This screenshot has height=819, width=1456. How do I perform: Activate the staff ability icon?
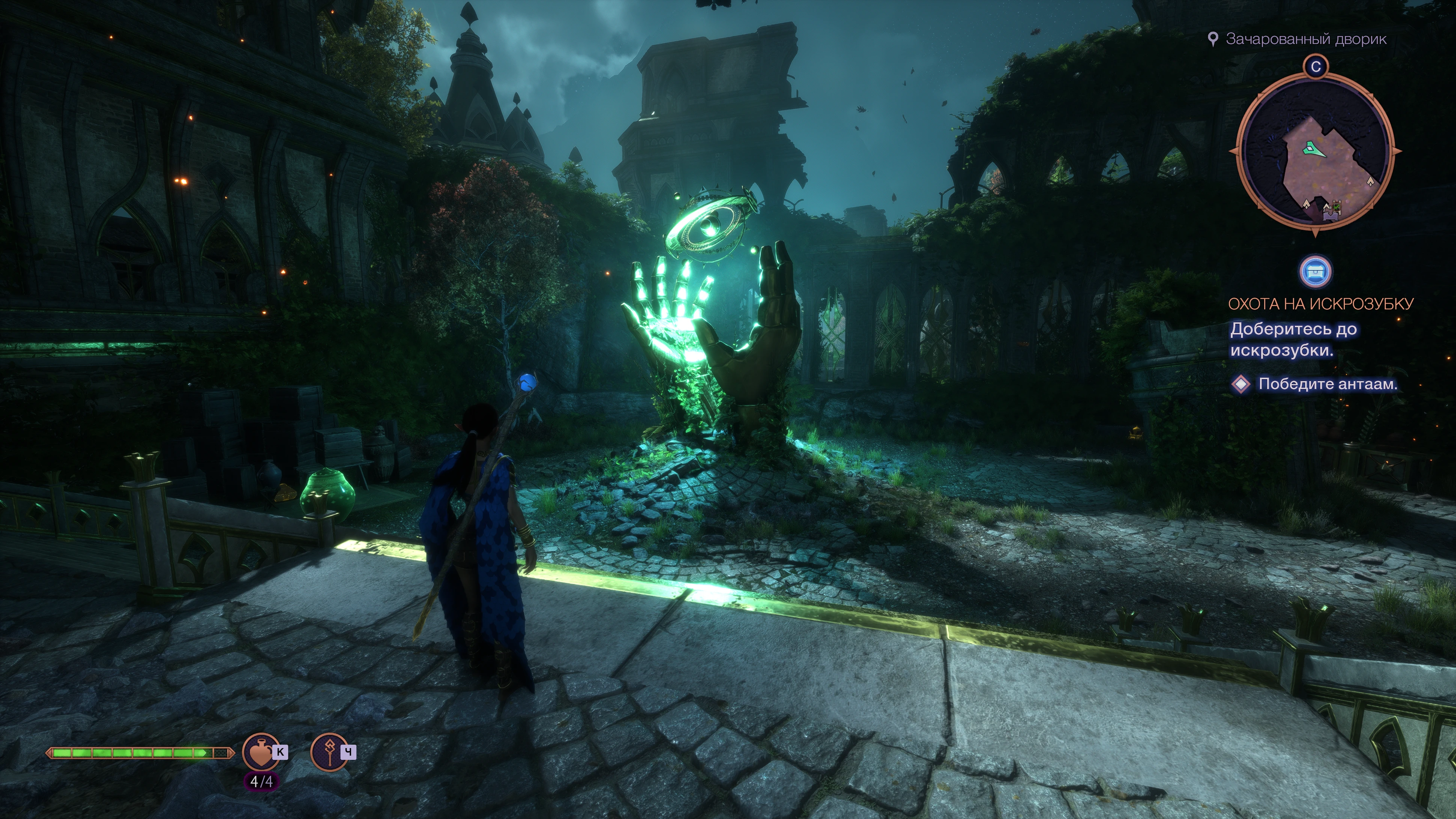coord(329,751)
